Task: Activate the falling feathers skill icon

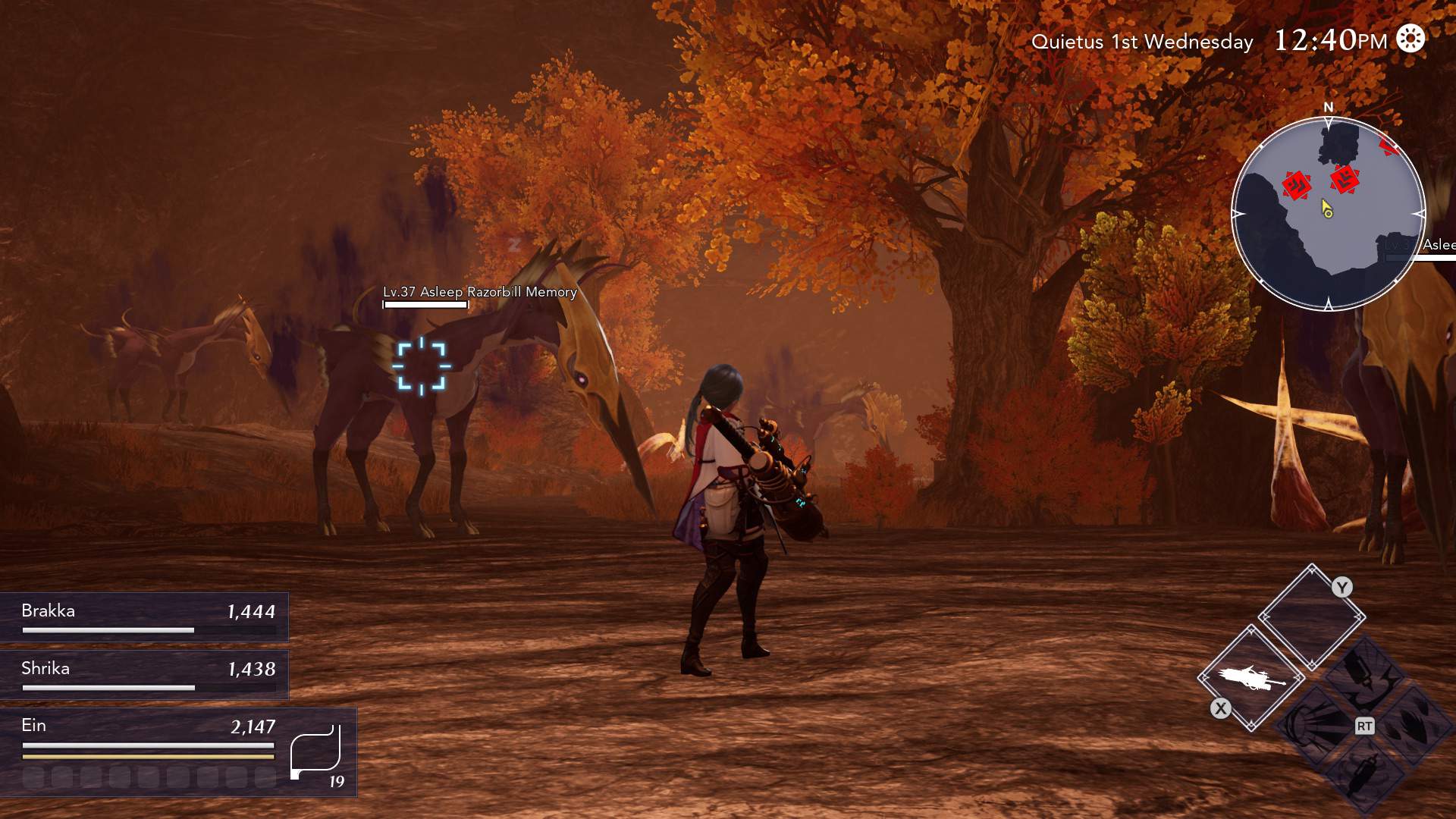Action: 1415,724
